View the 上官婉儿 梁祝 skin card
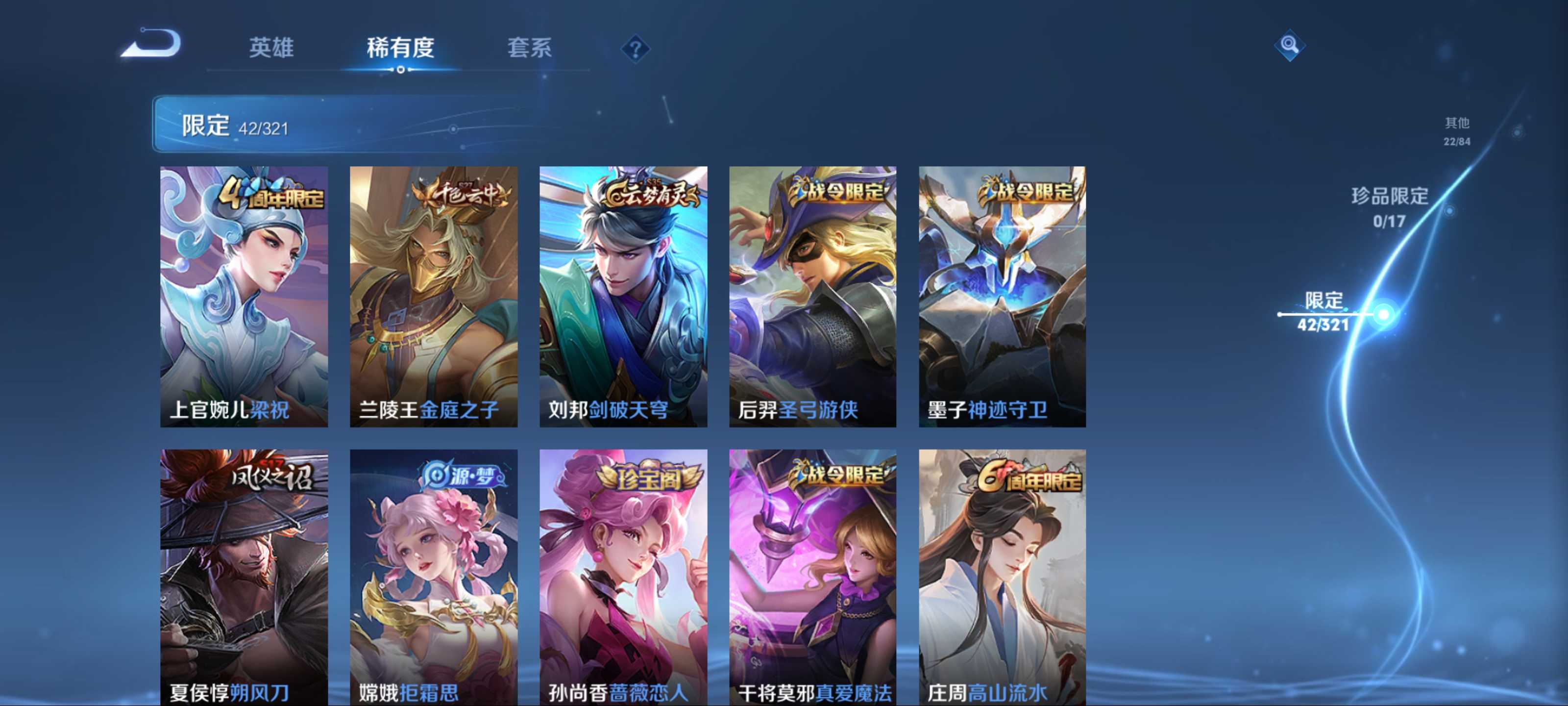The width and height of the screenshot is (1568, 706). 244,296
